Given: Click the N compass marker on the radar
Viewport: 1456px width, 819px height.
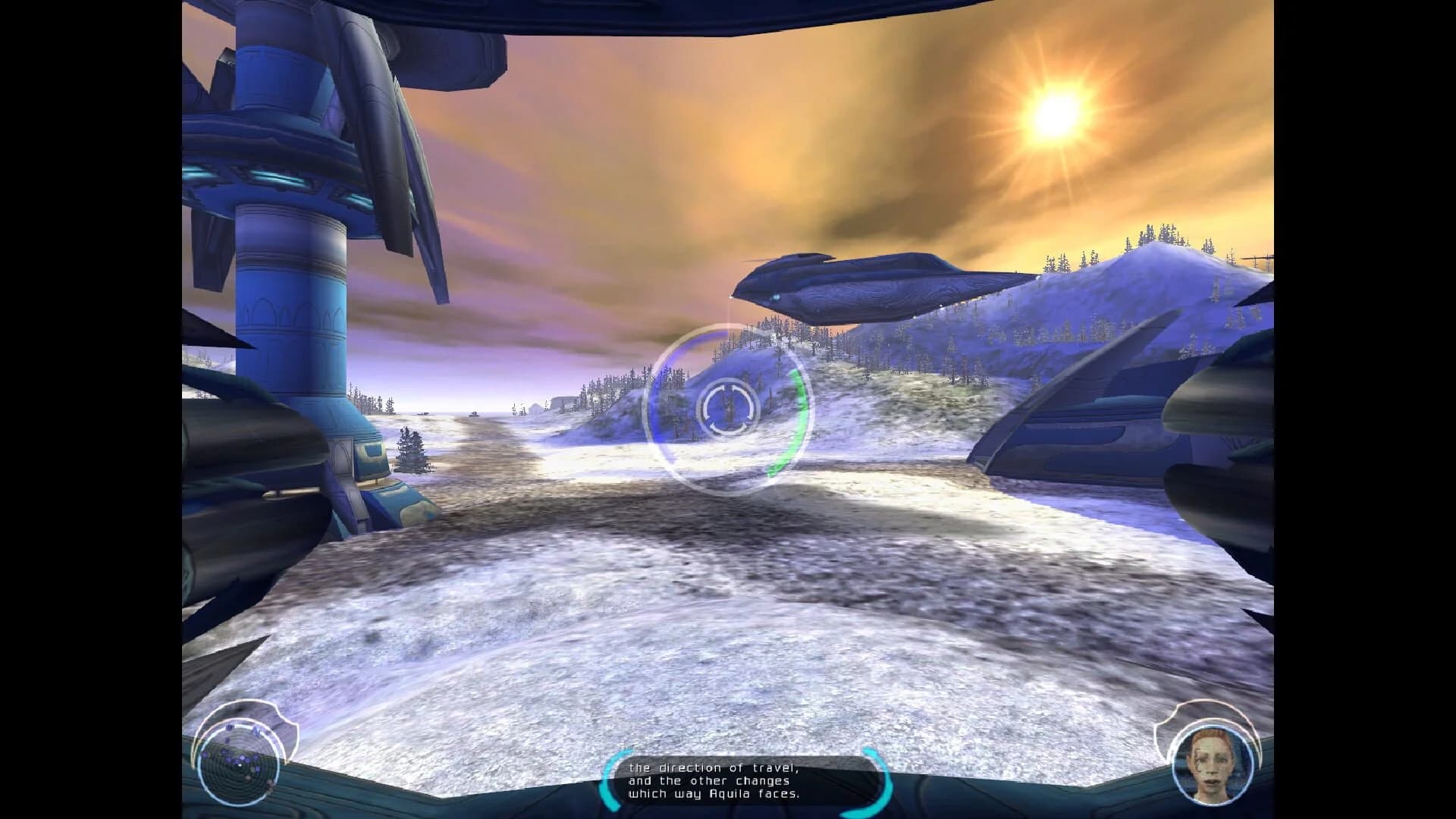Looking at the screenshot, I should pyautogui.click(x=257, y=732).
